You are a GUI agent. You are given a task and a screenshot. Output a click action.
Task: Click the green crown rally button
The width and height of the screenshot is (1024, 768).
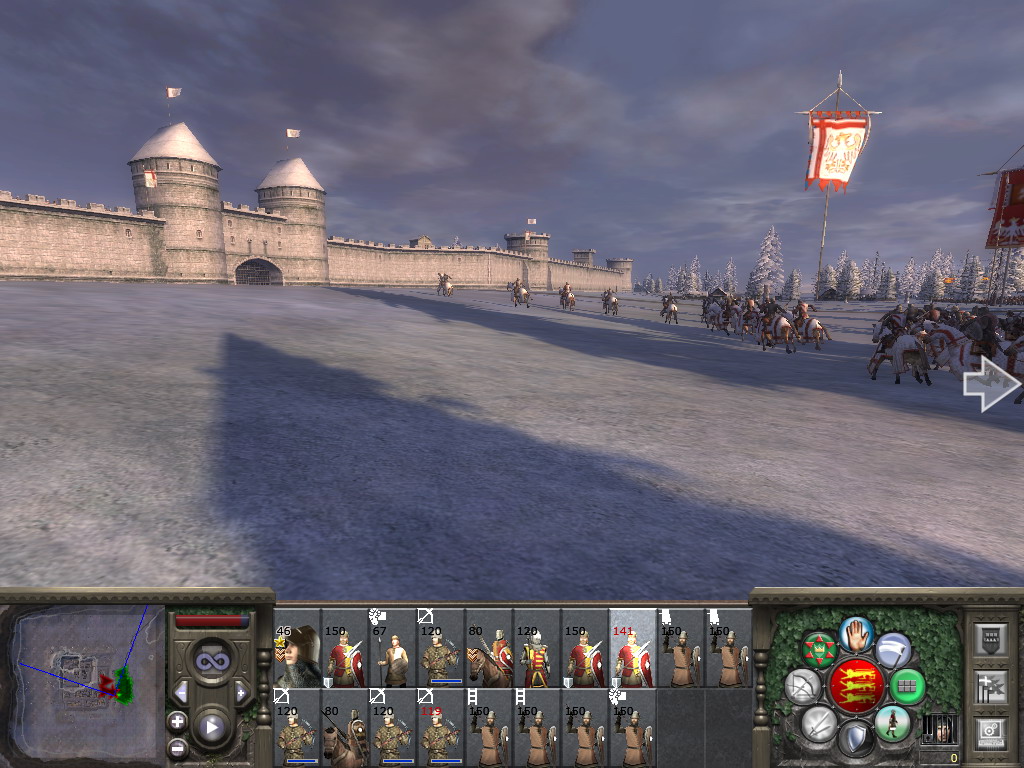coord(819,650)
